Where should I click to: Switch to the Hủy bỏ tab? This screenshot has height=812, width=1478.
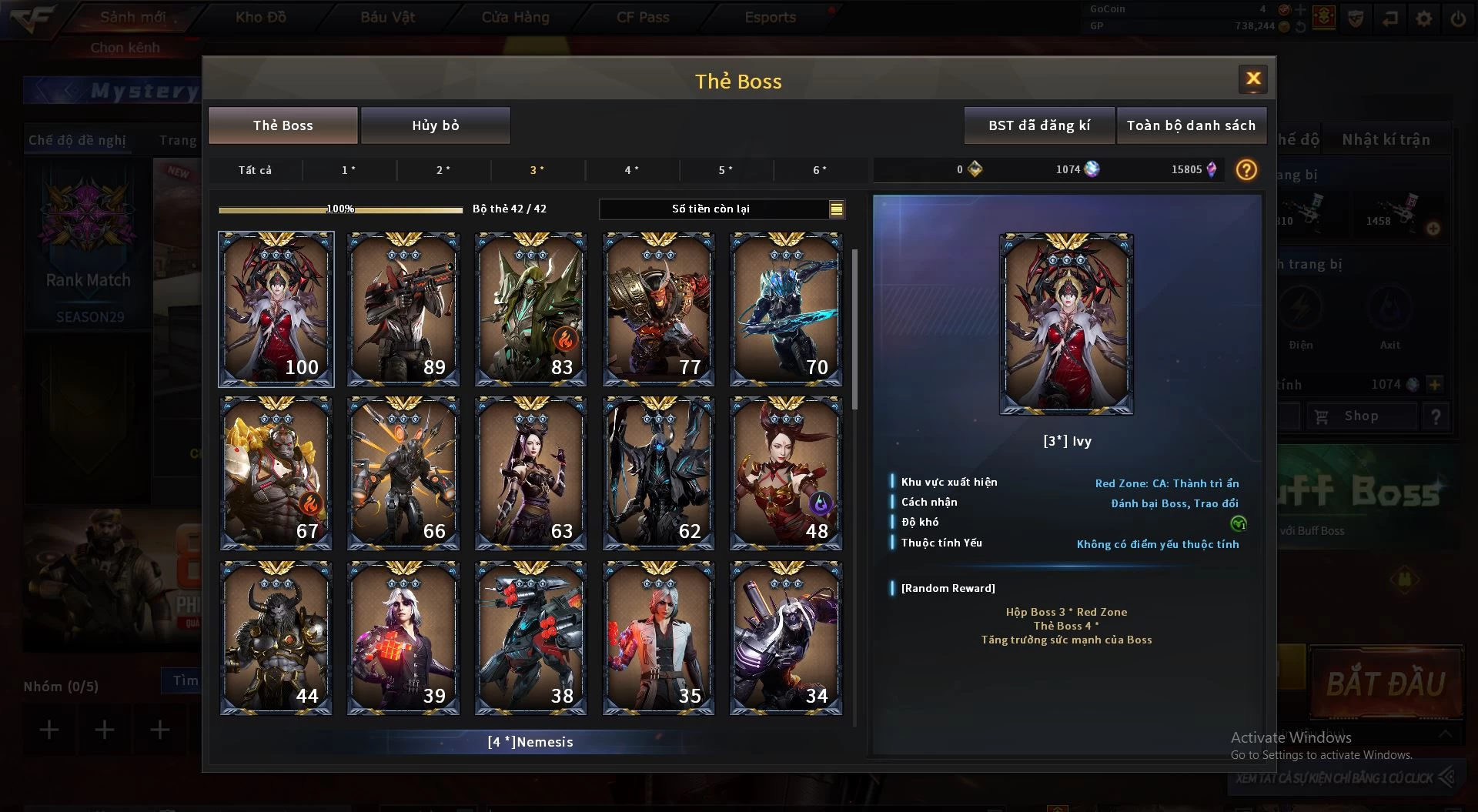tap(435, 125)
